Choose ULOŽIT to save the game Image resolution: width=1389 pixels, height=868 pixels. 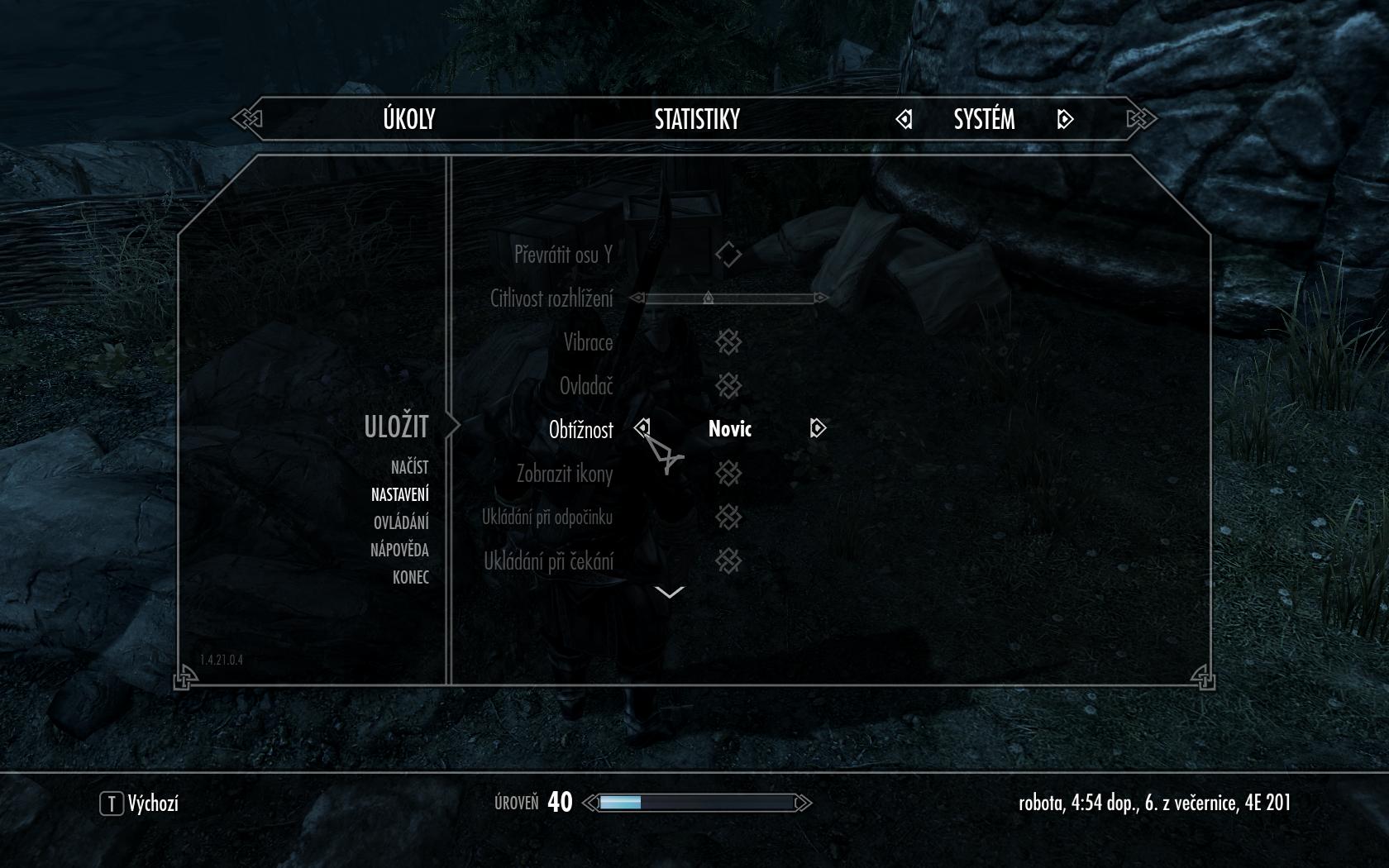(396, 427)
